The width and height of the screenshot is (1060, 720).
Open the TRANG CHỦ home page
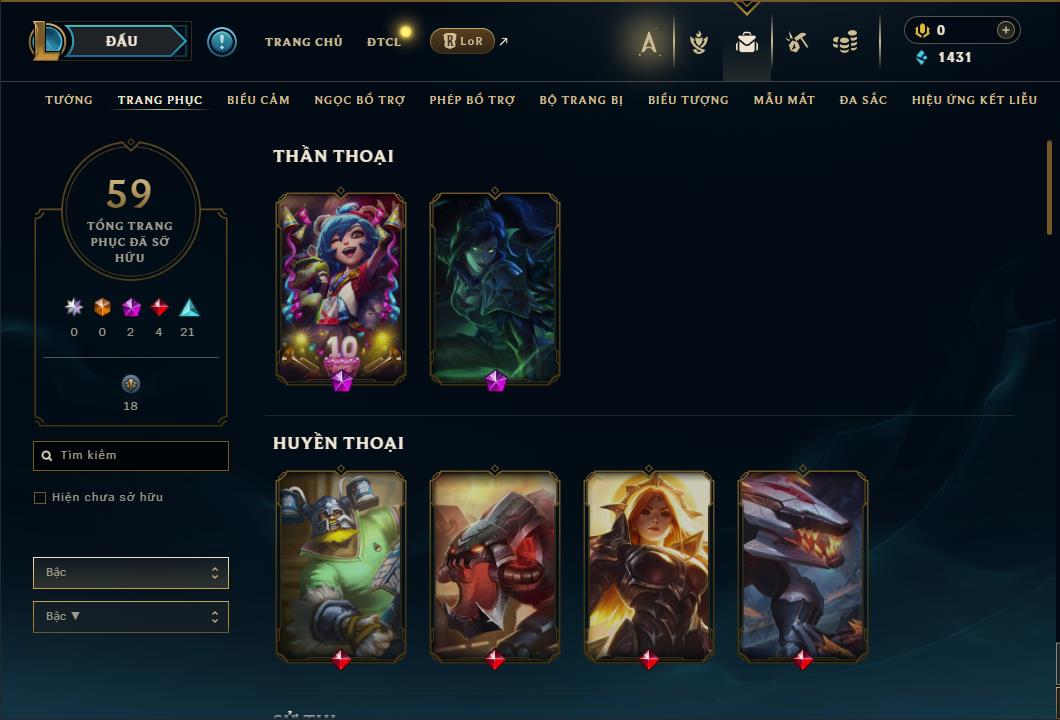(303, 42)
